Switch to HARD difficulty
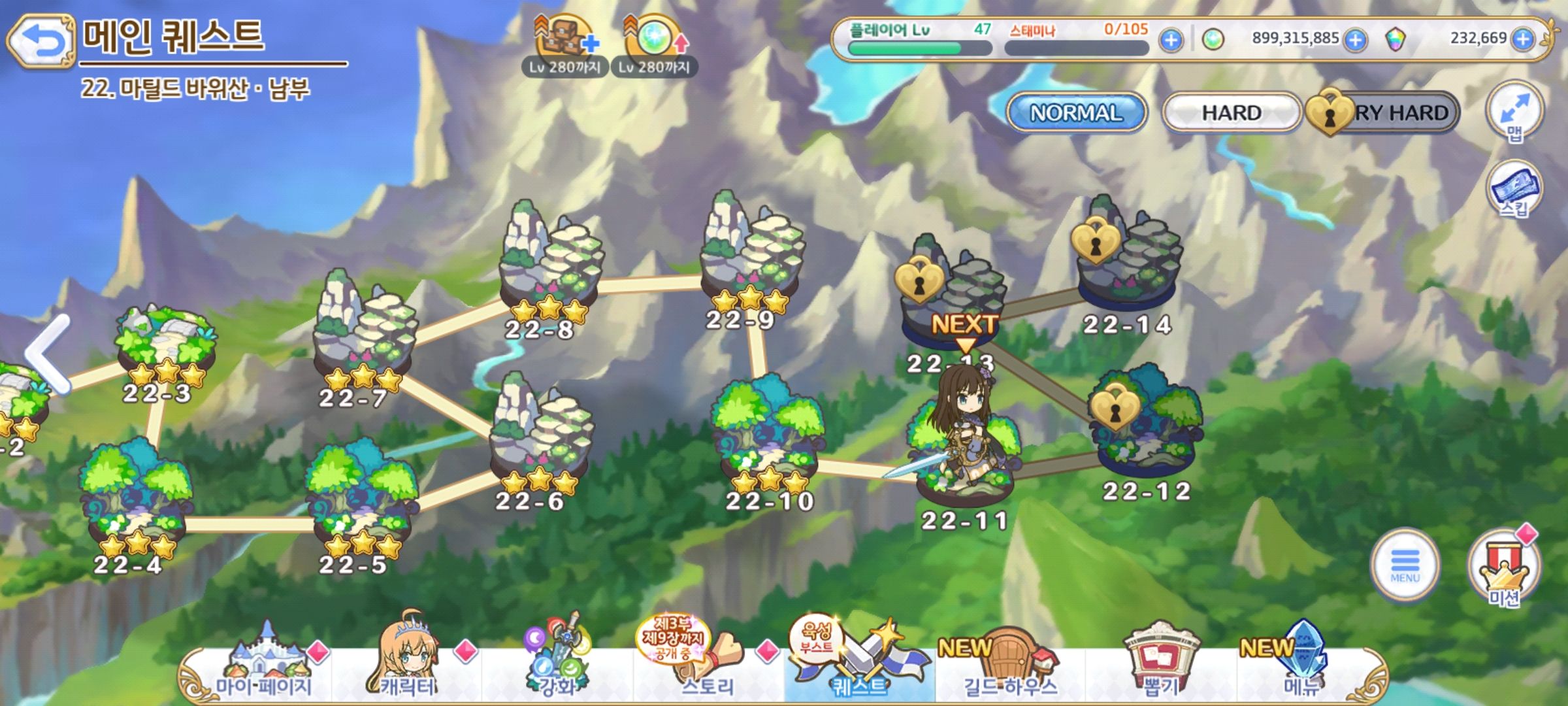The image size is (1568, 706). click(1231, 112)
